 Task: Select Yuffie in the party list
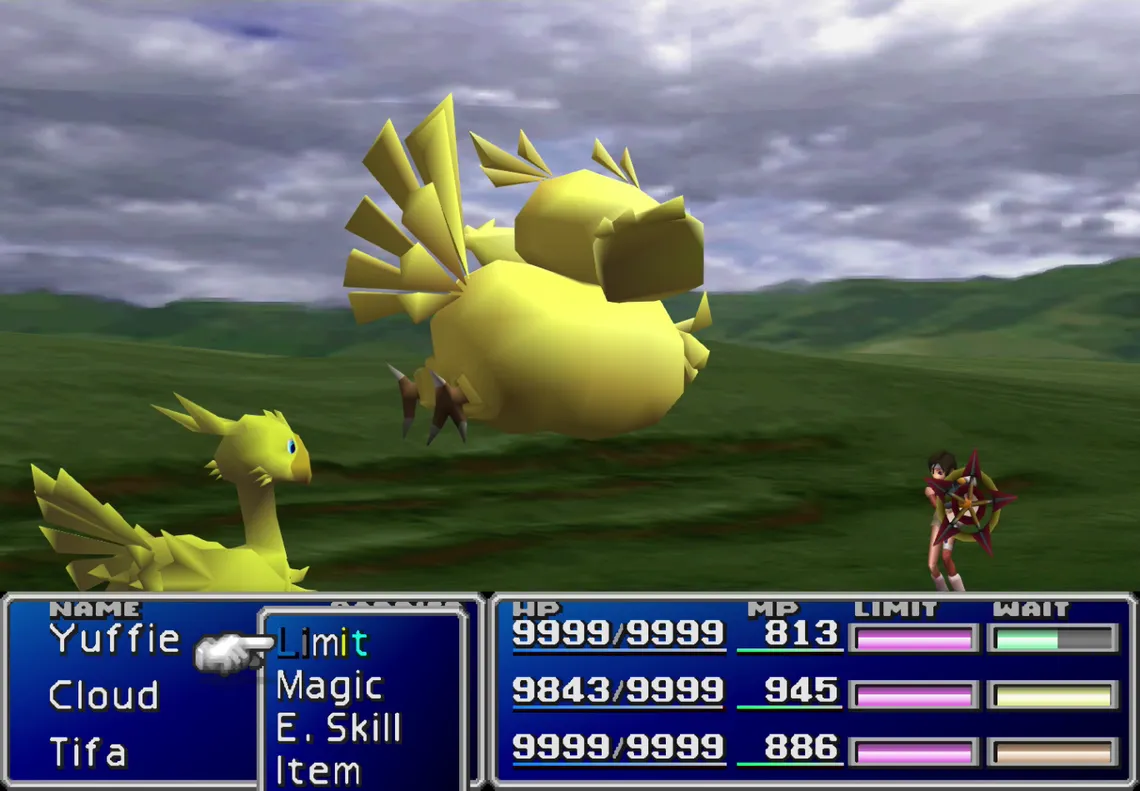tap(115, 638)
